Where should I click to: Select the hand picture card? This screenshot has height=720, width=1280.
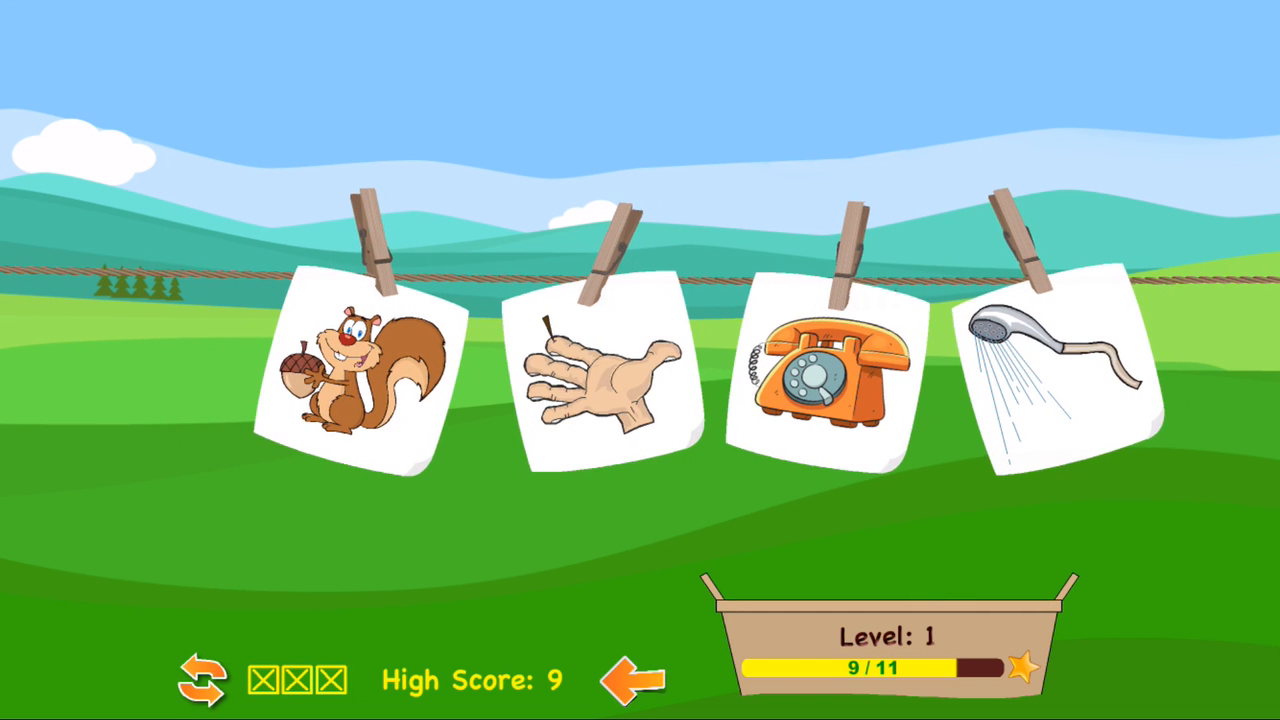pyautogui.click(x=600, y=370)
